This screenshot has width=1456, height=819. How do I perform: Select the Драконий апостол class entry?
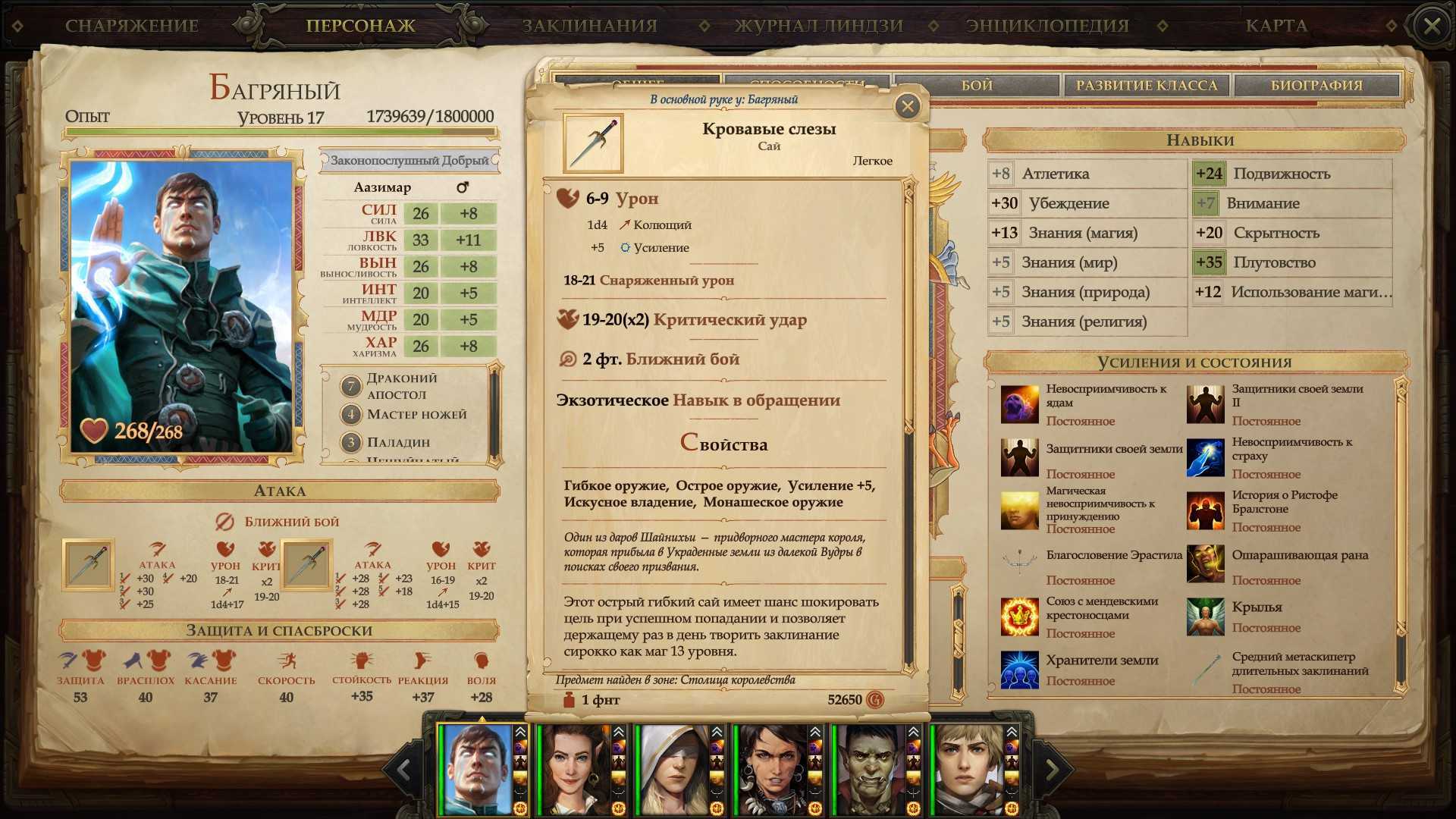point(402,386)
